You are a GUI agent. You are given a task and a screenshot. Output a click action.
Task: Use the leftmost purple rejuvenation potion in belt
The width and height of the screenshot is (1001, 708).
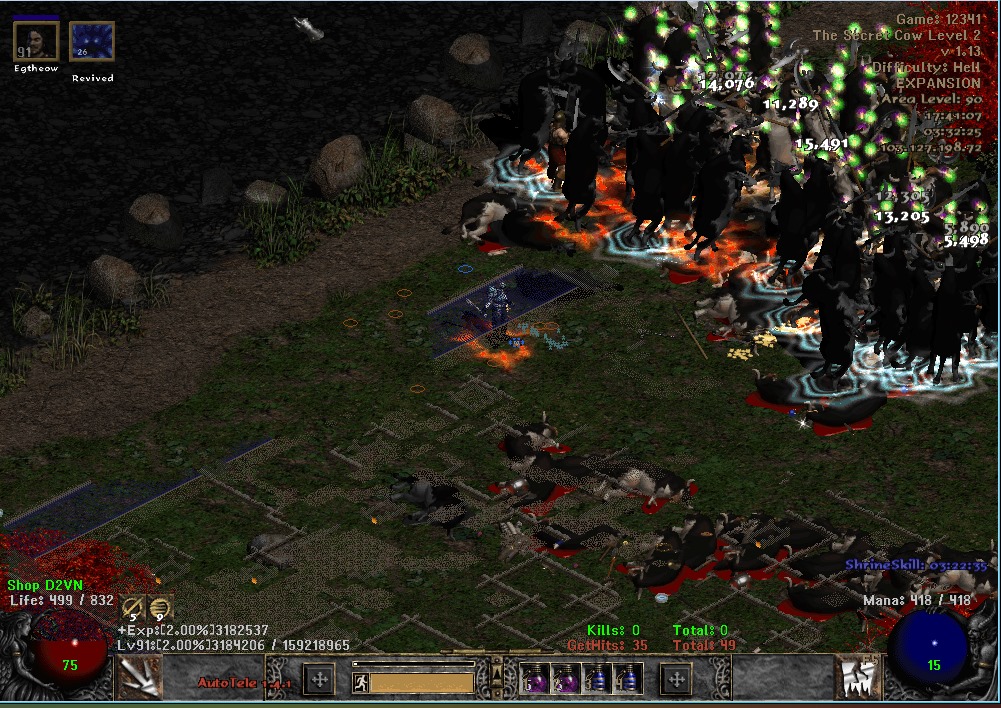(535, 679)
